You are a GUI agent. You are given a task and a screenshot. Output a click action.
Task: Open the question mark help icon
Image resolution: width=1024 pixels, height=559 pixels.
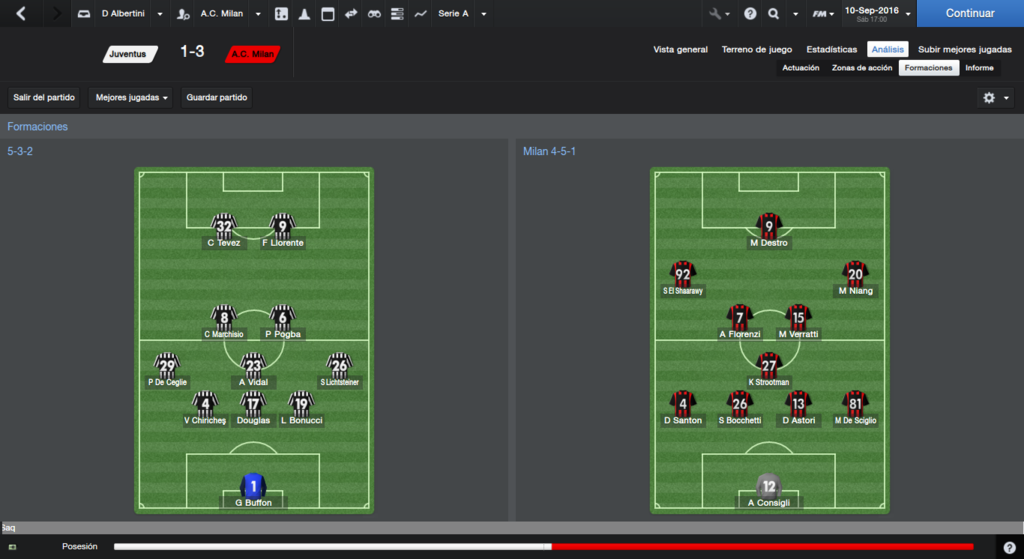[x=749, y=14]
